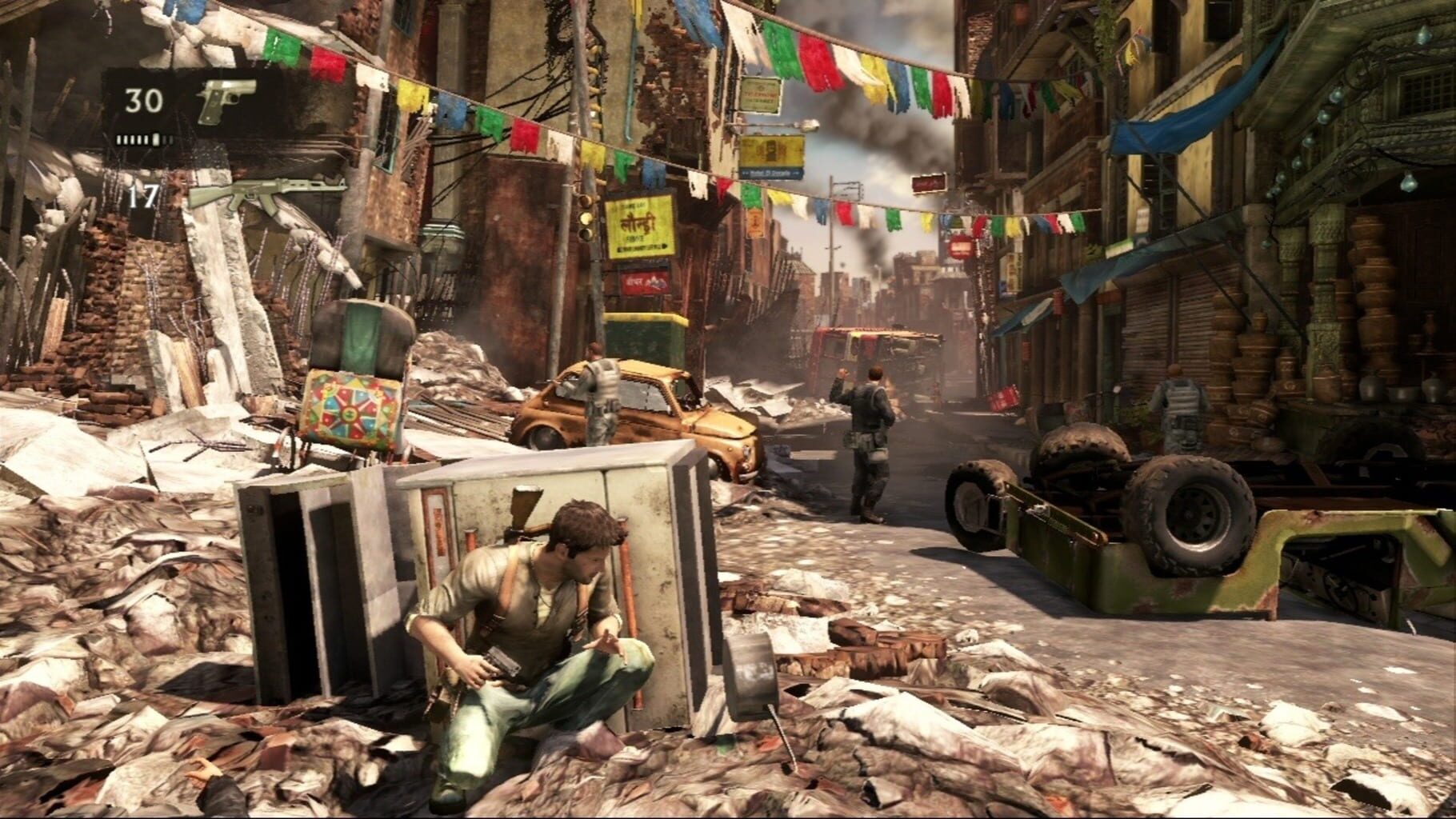Click the yellow portrait billboard above the street
Screen dimensions: 1456x819
click(x=772, y=152)
